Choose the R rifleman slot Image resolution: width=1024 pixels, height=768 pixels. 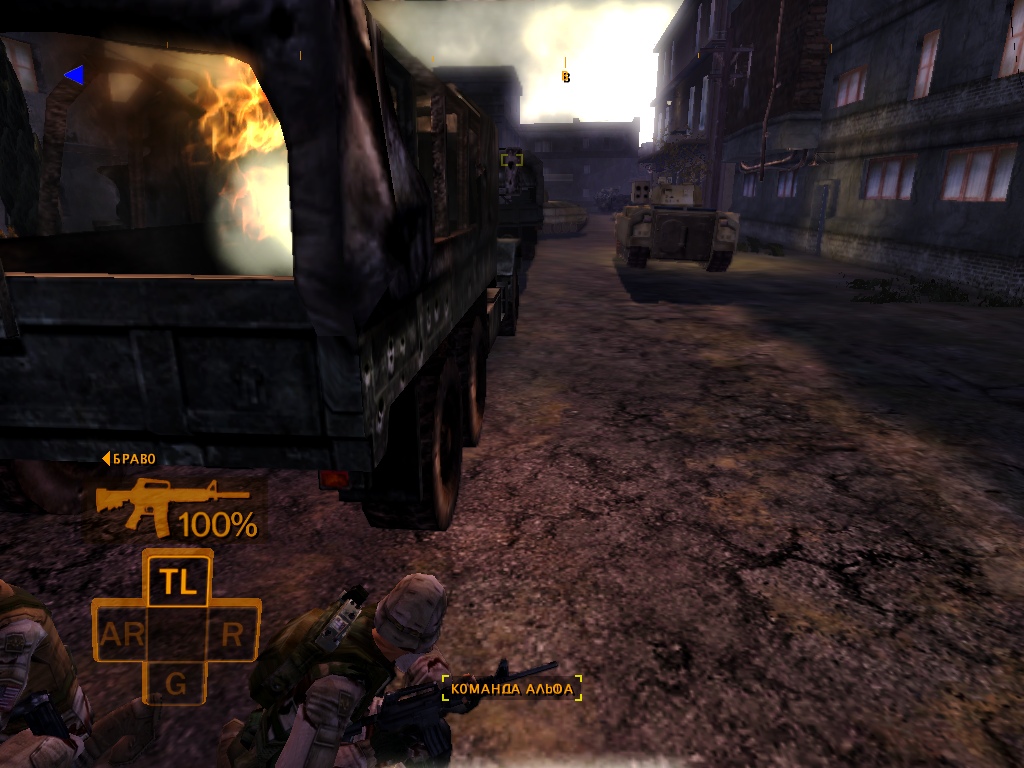coord(232,633)
